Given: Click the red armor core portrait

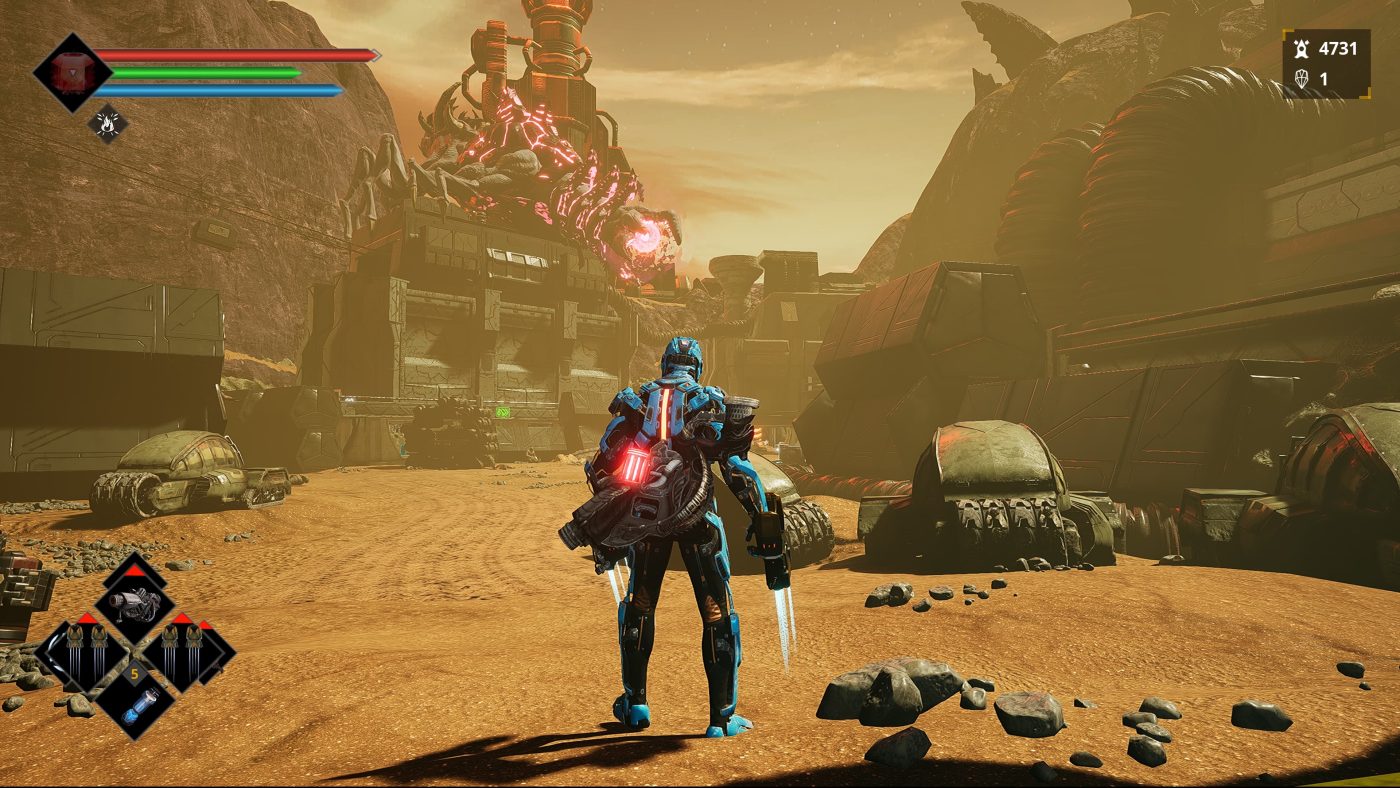Looking at the screenshot, I should 71,73.
